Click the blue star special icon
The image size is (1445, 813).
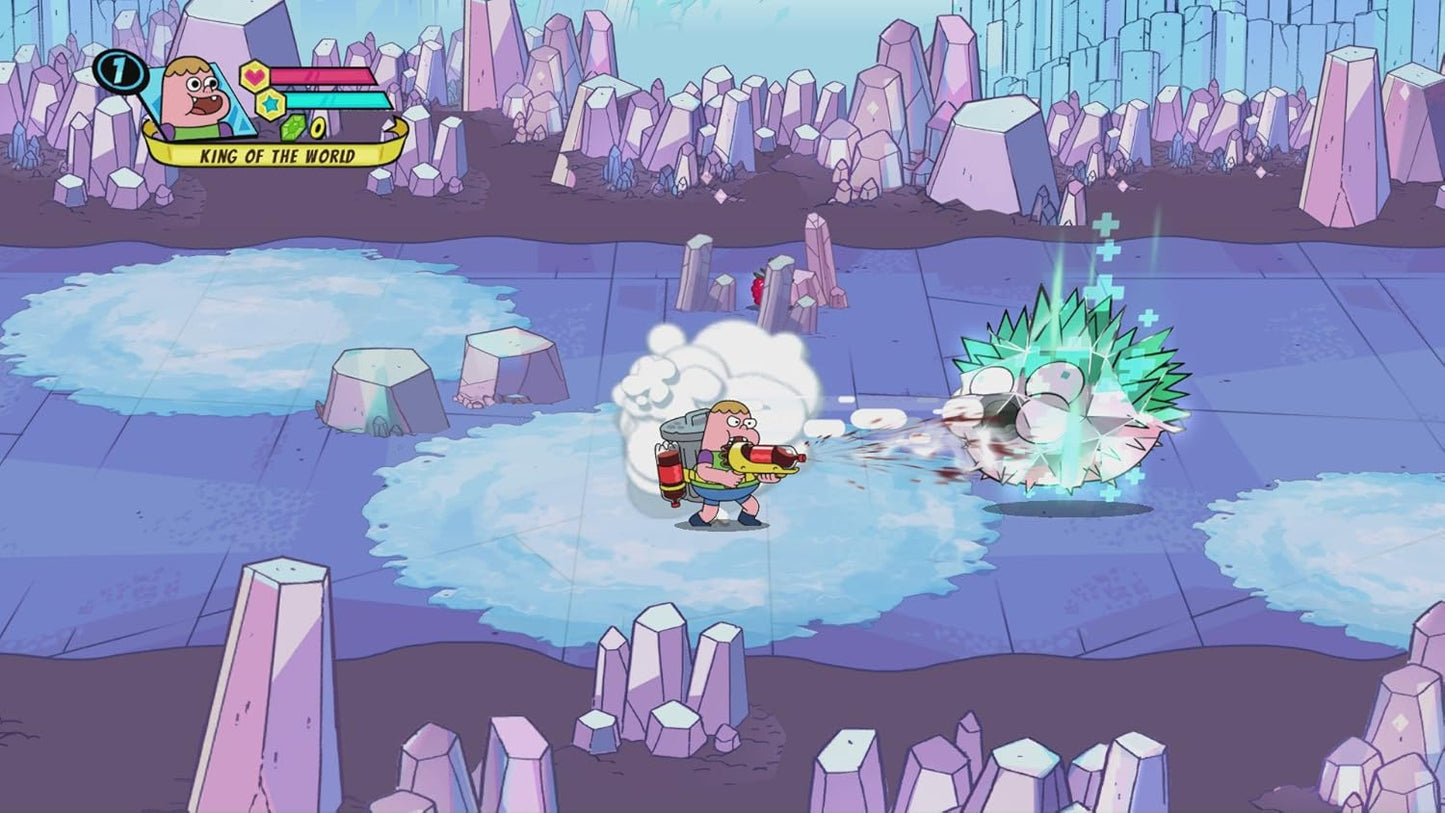(270, 102)
